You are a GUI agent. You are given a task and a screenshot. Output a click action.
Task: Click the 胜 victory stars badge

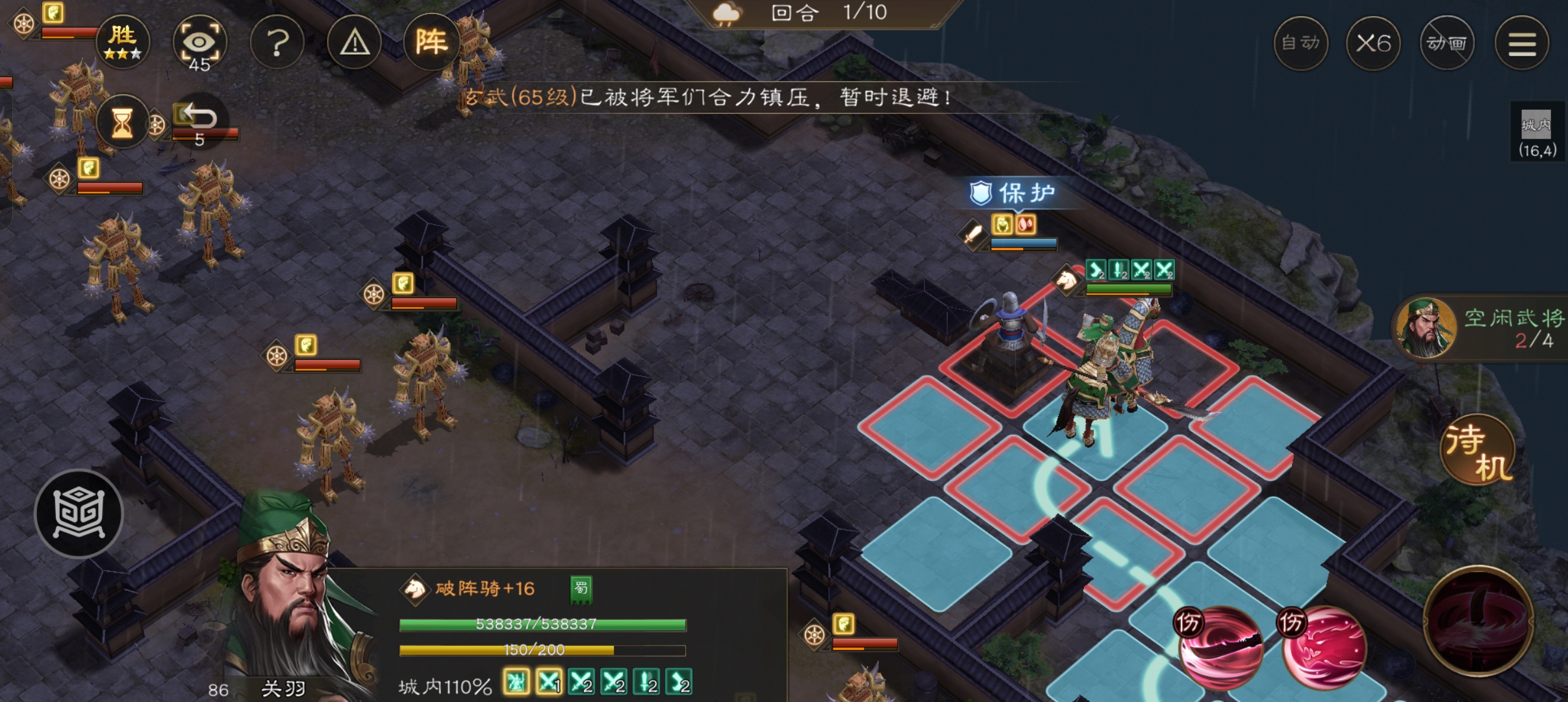point(125,41)
